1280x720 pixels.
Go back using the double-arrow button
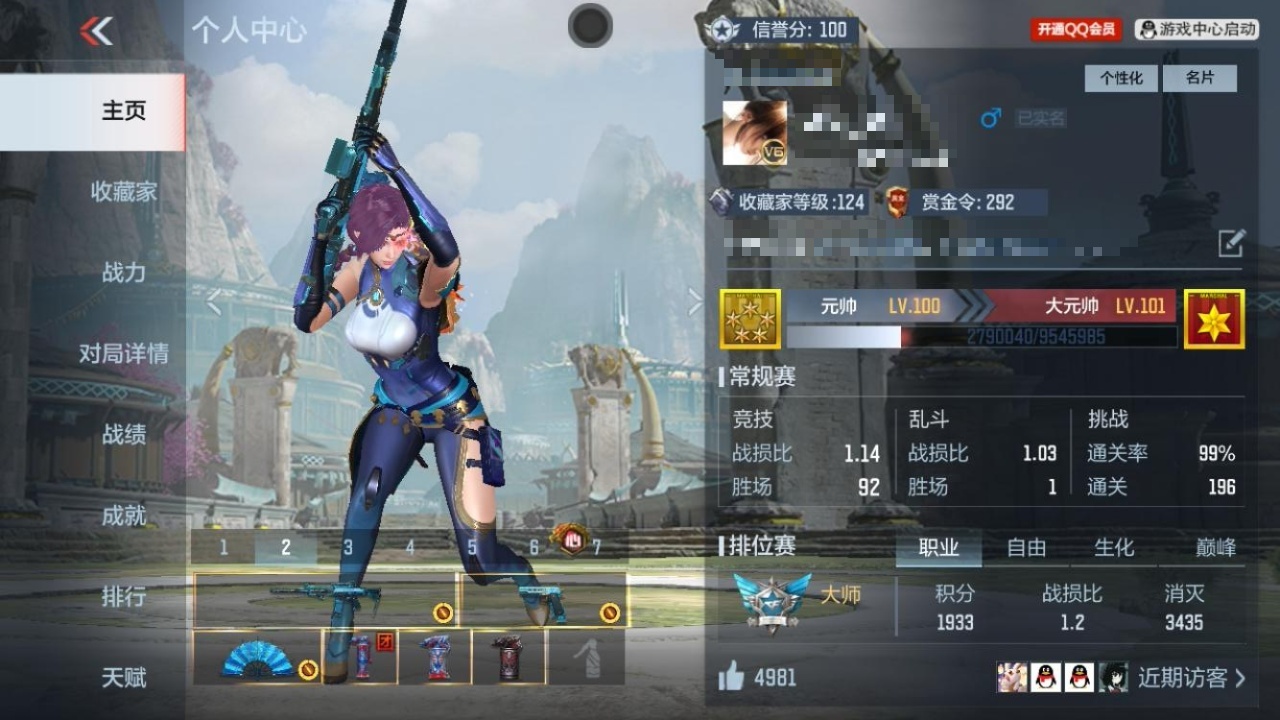96,32
